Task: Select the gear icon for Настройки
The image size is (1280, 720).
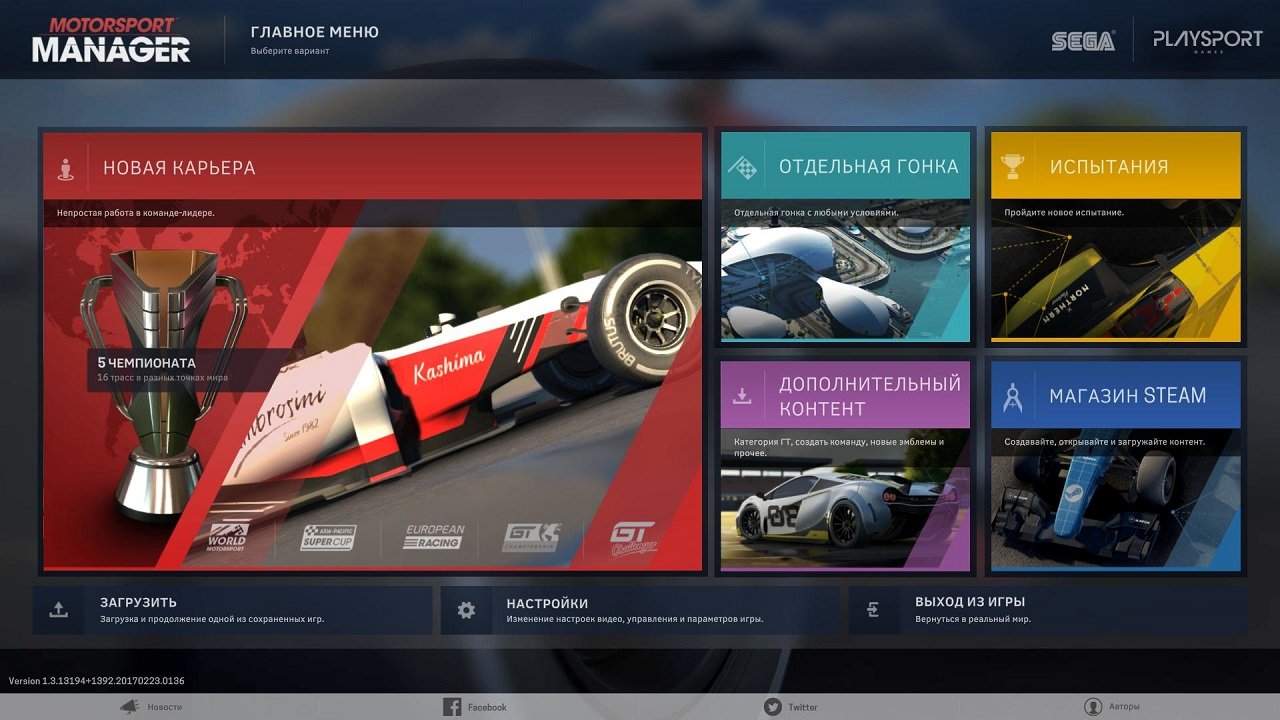Action: 466,609
